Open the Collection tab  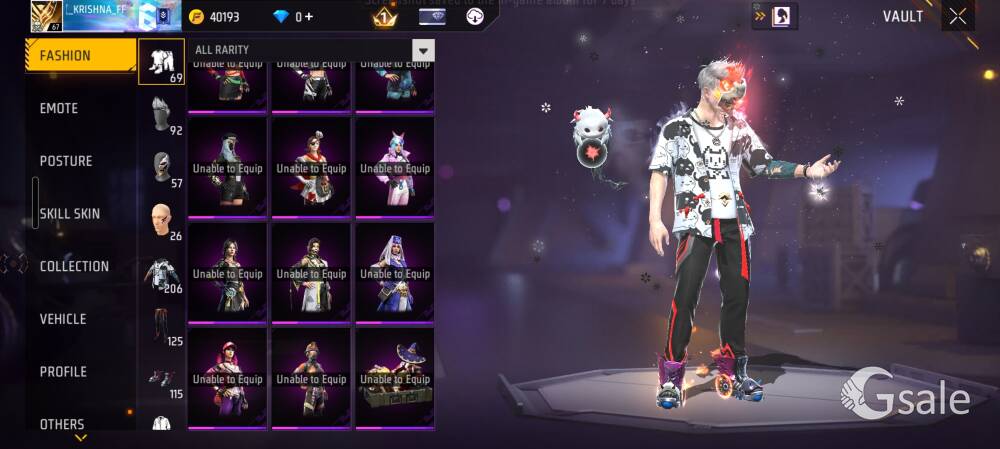pos(74,266)
